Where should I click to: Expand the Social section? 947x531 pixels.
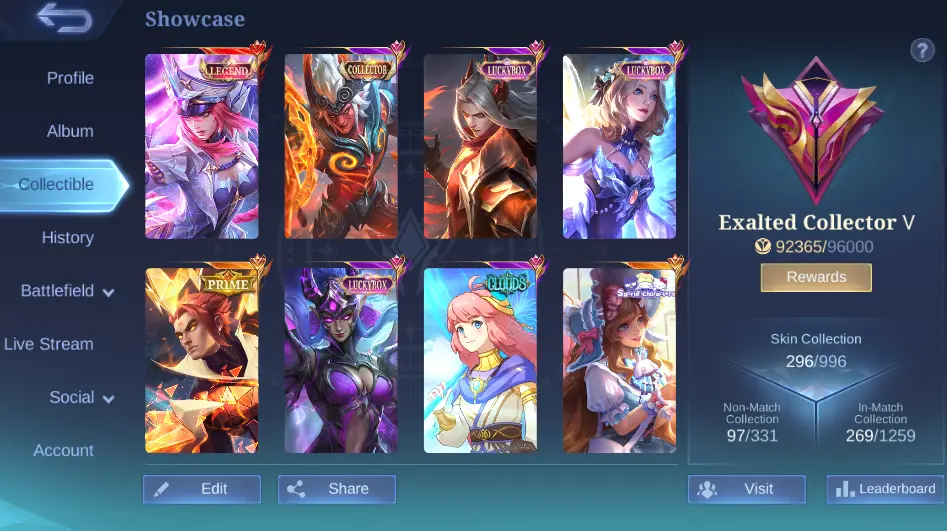pos(82,397)
